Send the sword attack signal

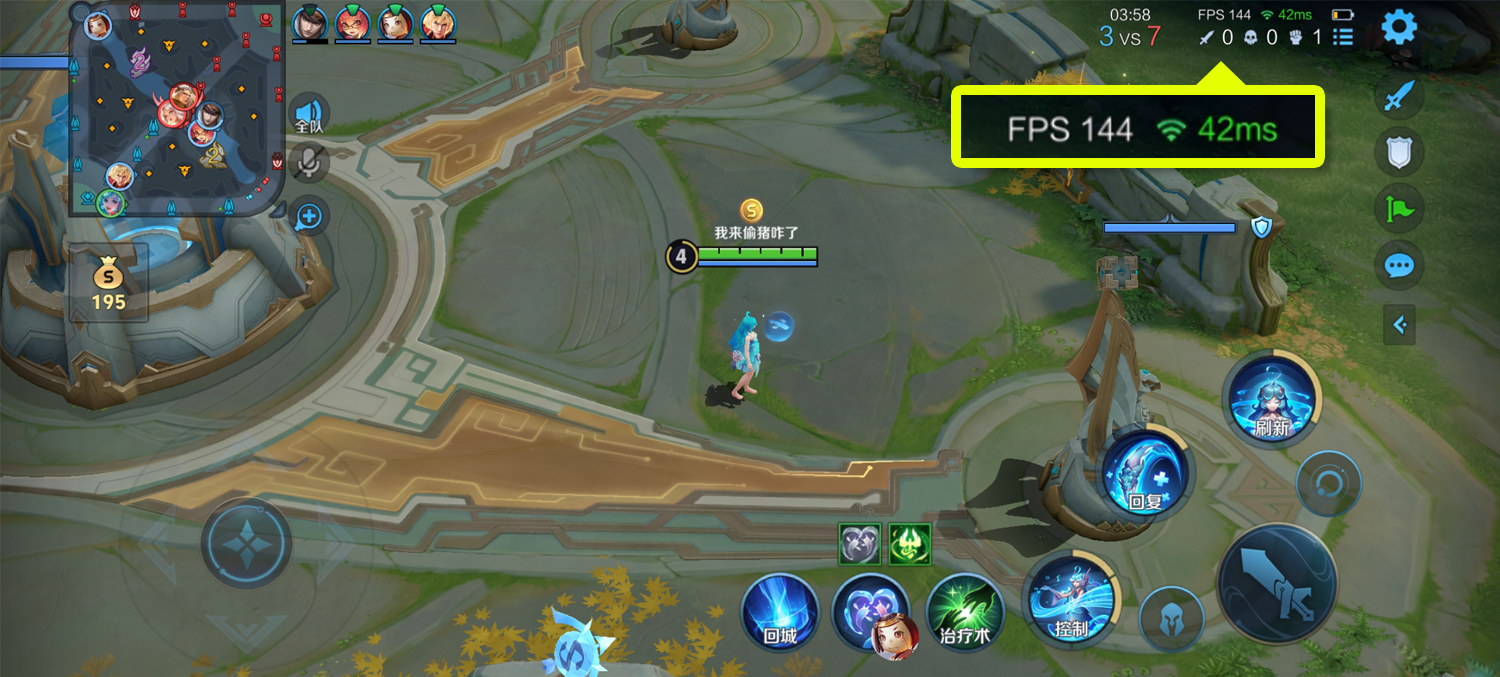1399,97
